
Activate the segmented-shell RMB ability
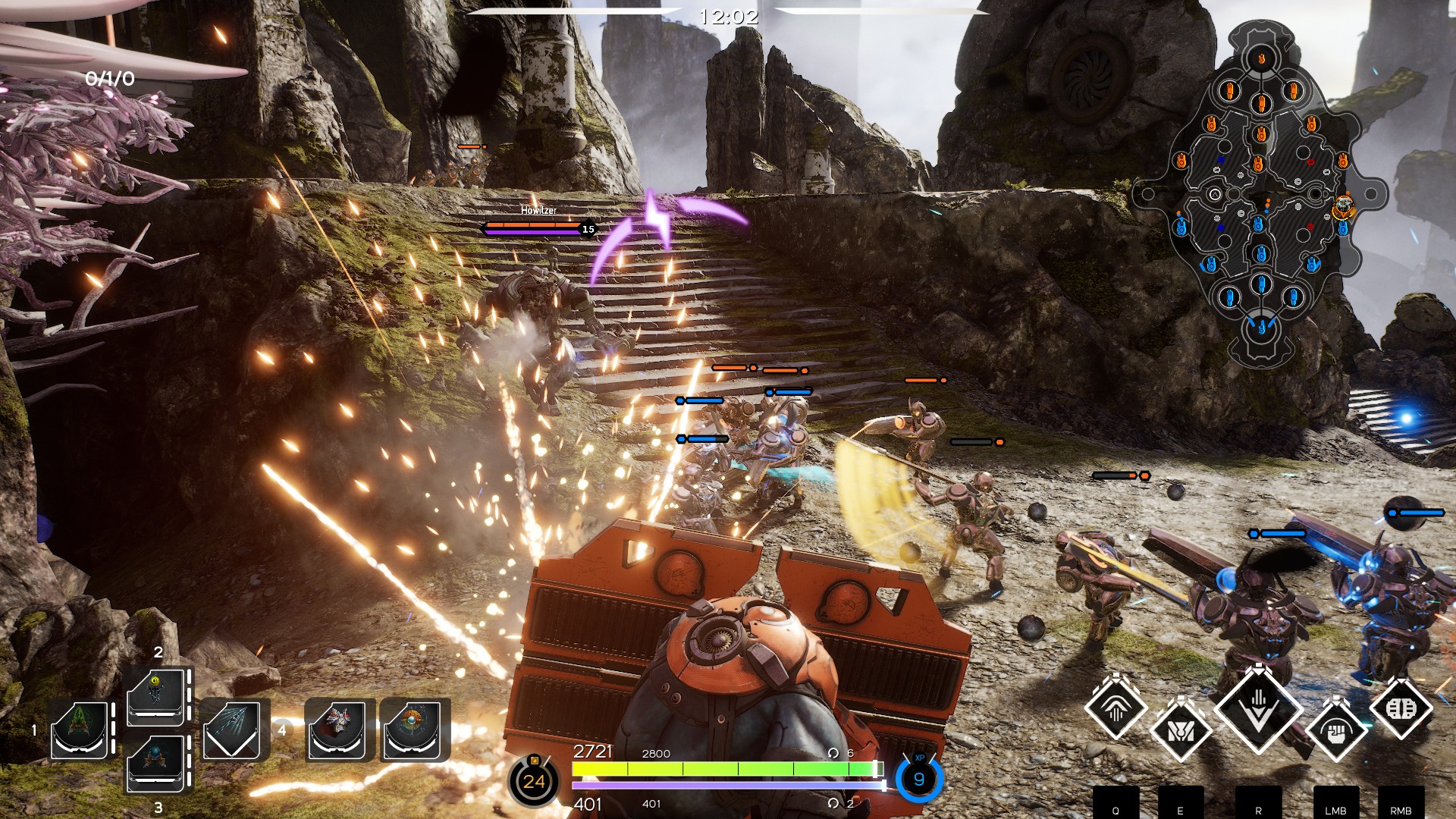pos(1401,708)
